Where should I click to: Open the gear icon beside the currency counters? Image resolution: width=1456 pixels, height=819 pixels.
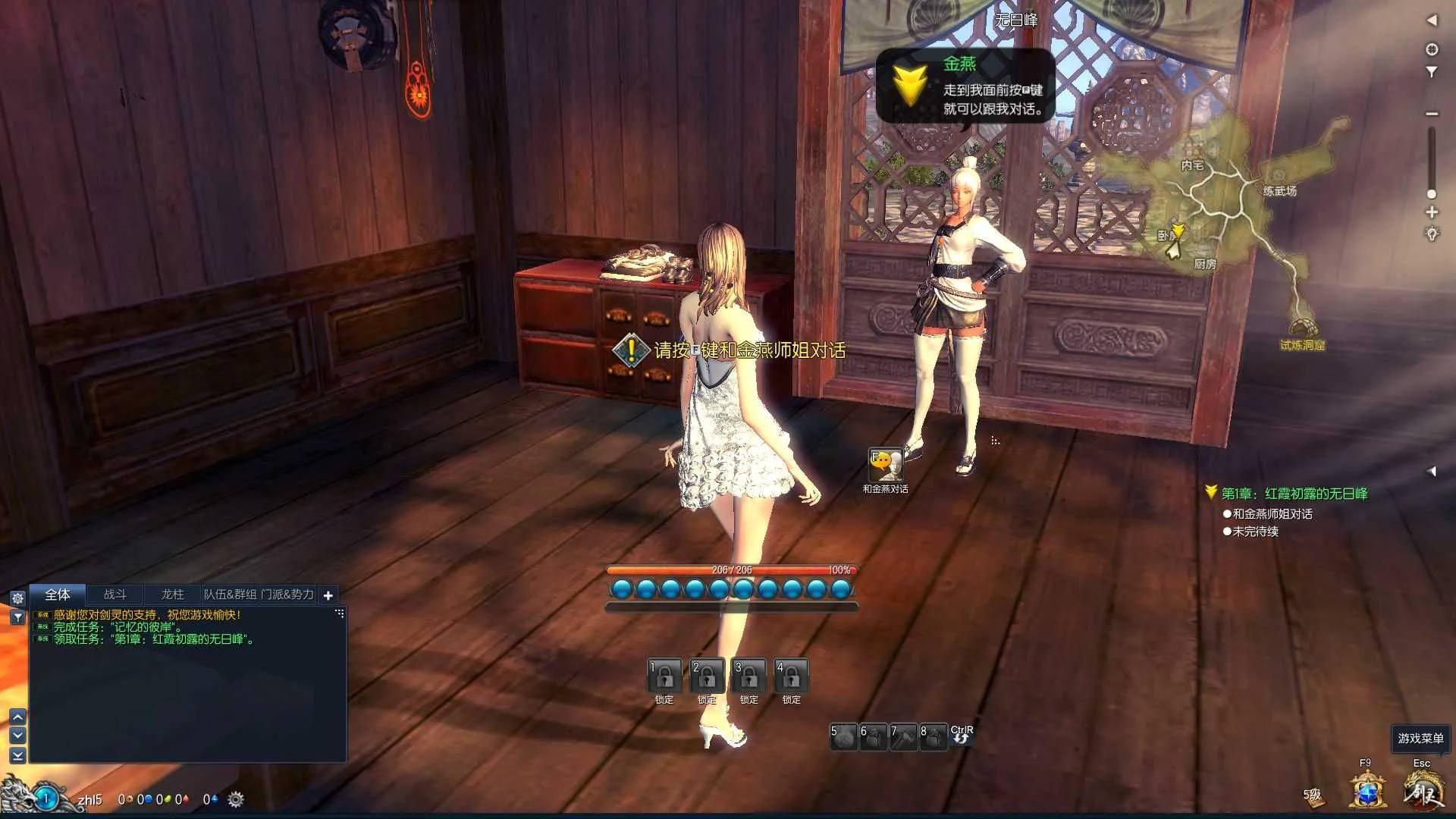[236, 799]
